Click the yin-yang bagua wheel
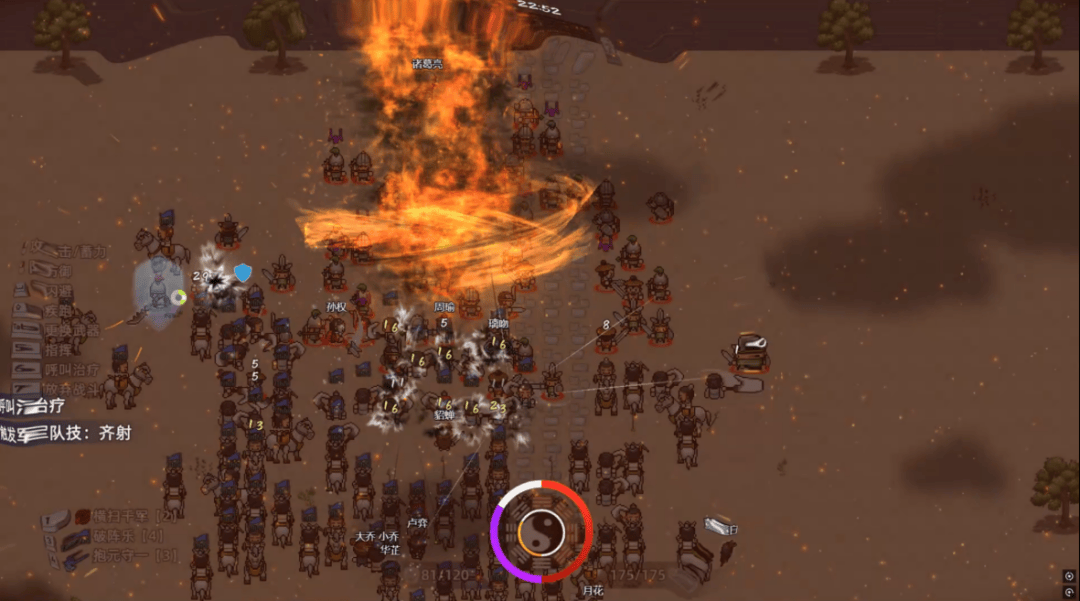 pos(542,530)
